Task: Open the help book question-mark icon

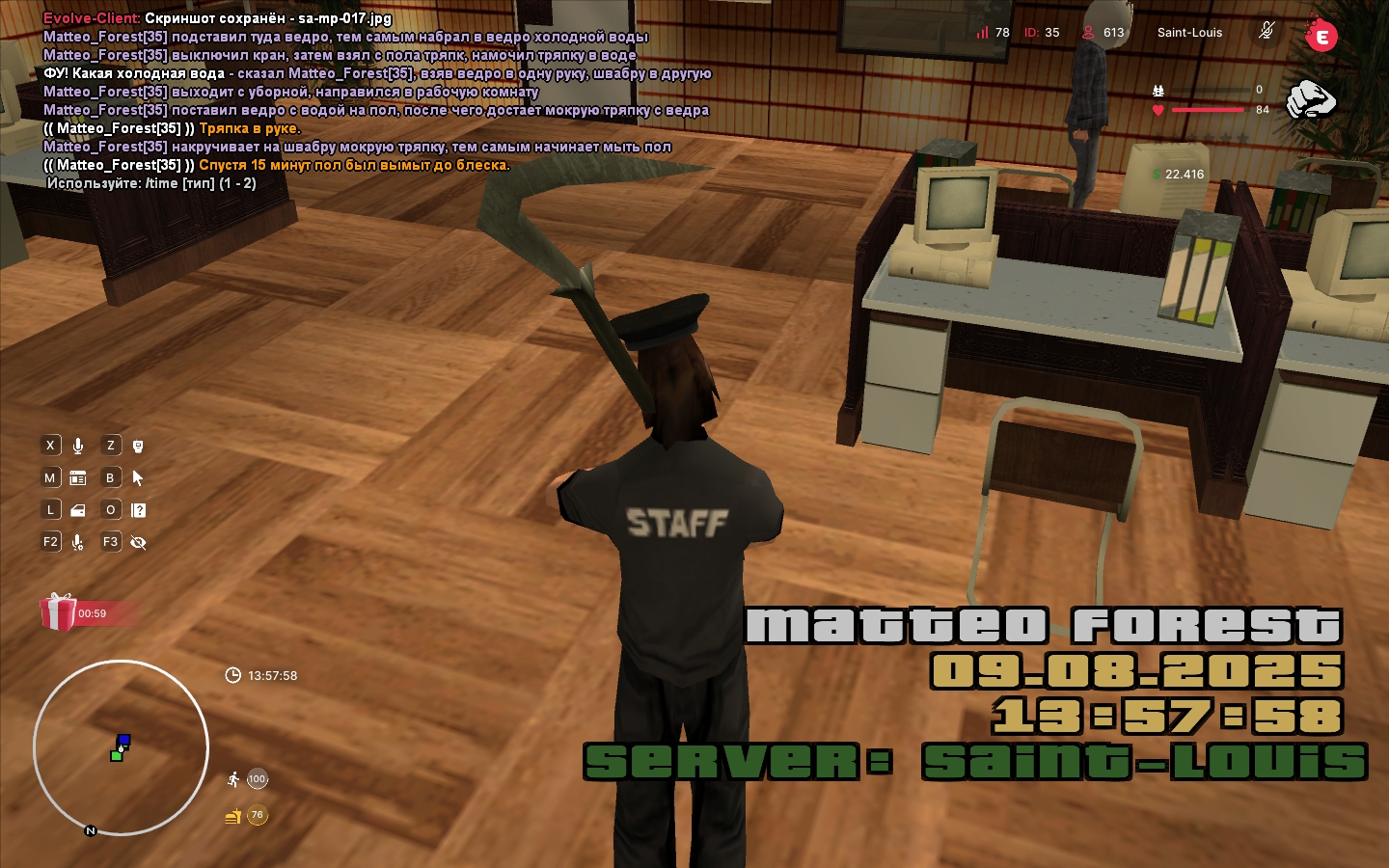Action: pos(138,510)
